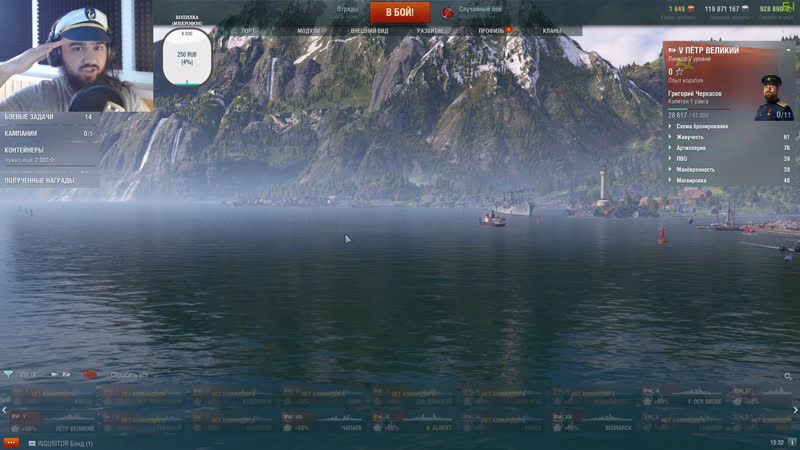This screenshot has height=450, width=800.
Task: View ПОЛУЧЕННЫЕ НАГРАДЫ rewards
Action: pos(48,180)
